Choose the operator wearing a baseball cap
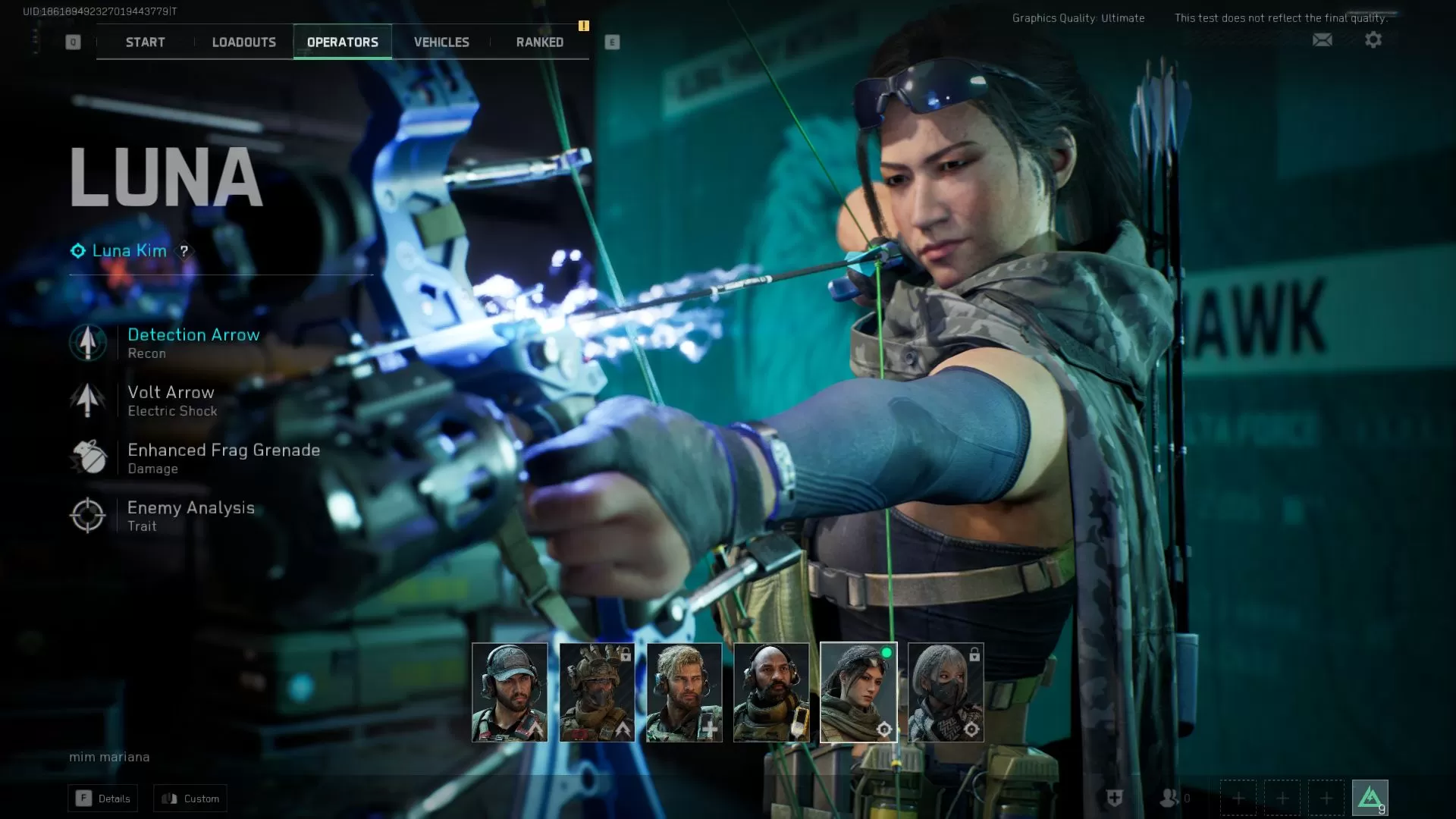The width and height of the screenshot is (1456, 819). [x=510, y=692]
